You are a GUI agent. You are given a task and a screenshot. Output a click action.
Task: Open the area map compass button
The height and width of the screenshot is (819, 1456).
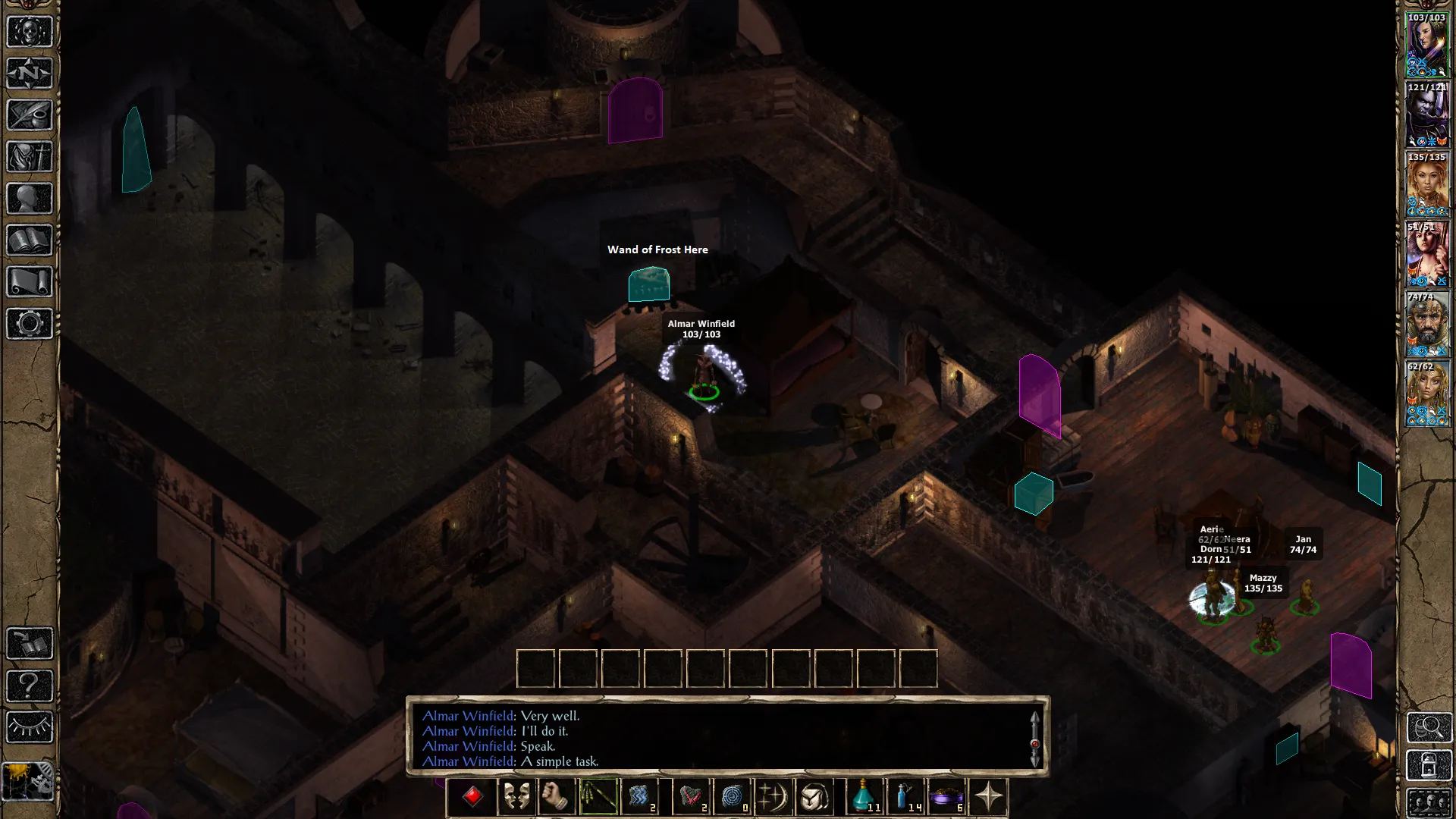pyautogui.click(x=30, y=74)
